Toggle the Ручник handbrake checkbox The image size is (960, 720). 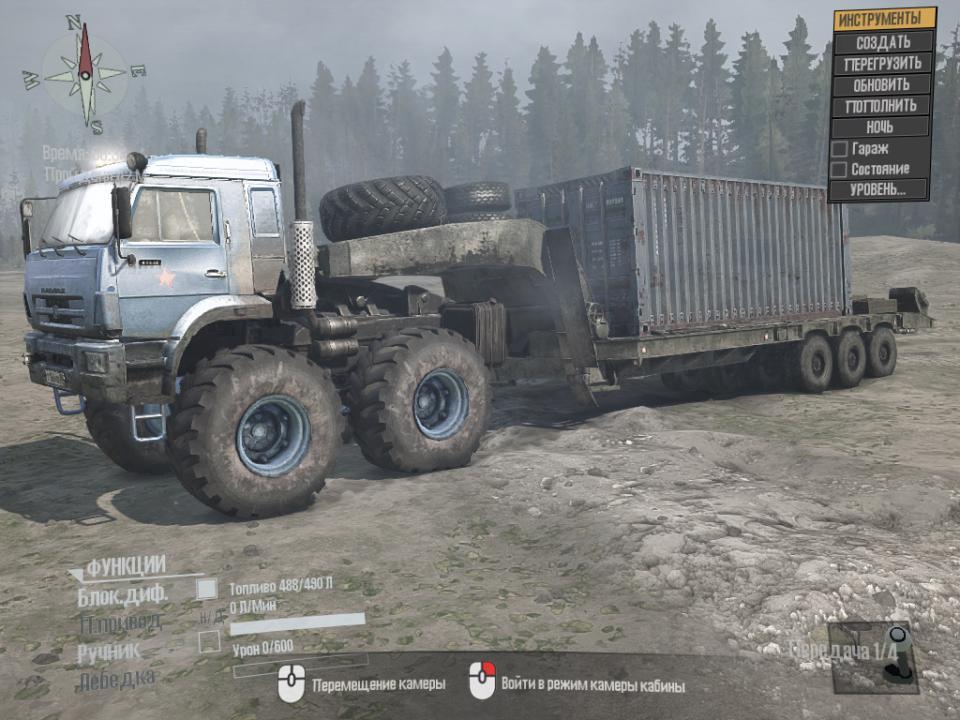pyautogui.click(x=209, y=643)
